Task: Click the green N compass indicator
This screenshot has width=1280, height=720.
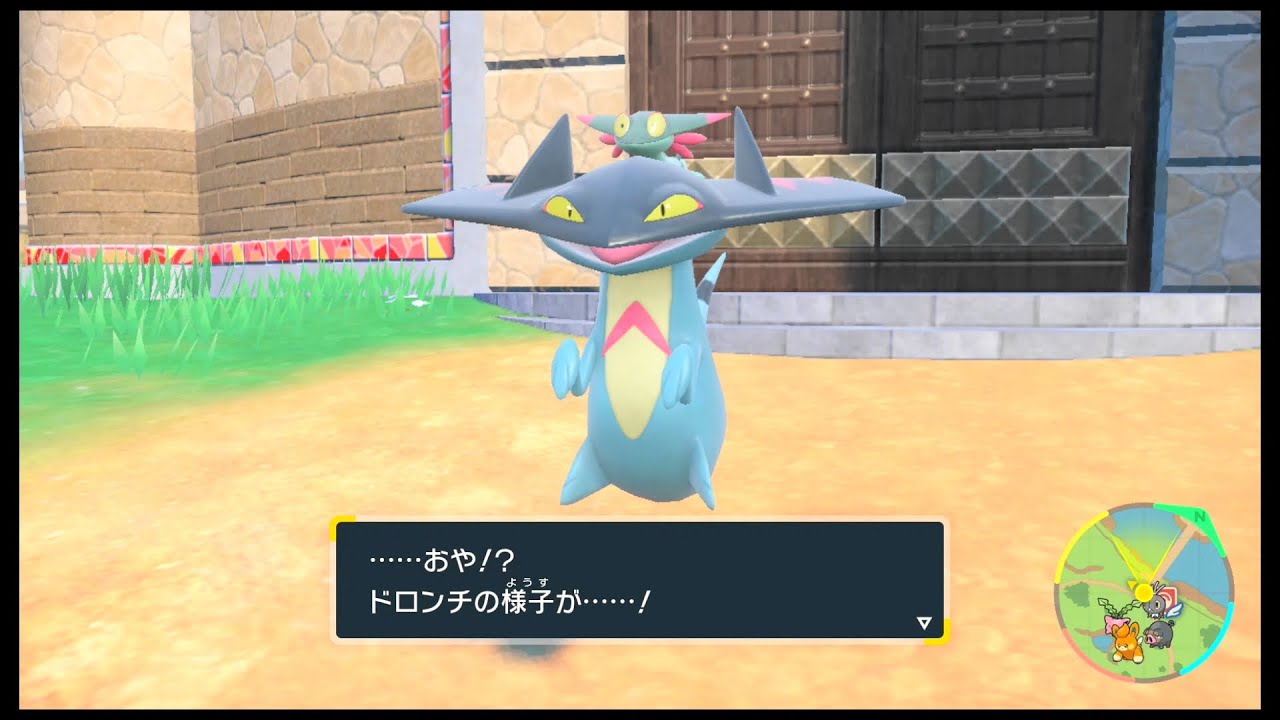Action: 1201,518
